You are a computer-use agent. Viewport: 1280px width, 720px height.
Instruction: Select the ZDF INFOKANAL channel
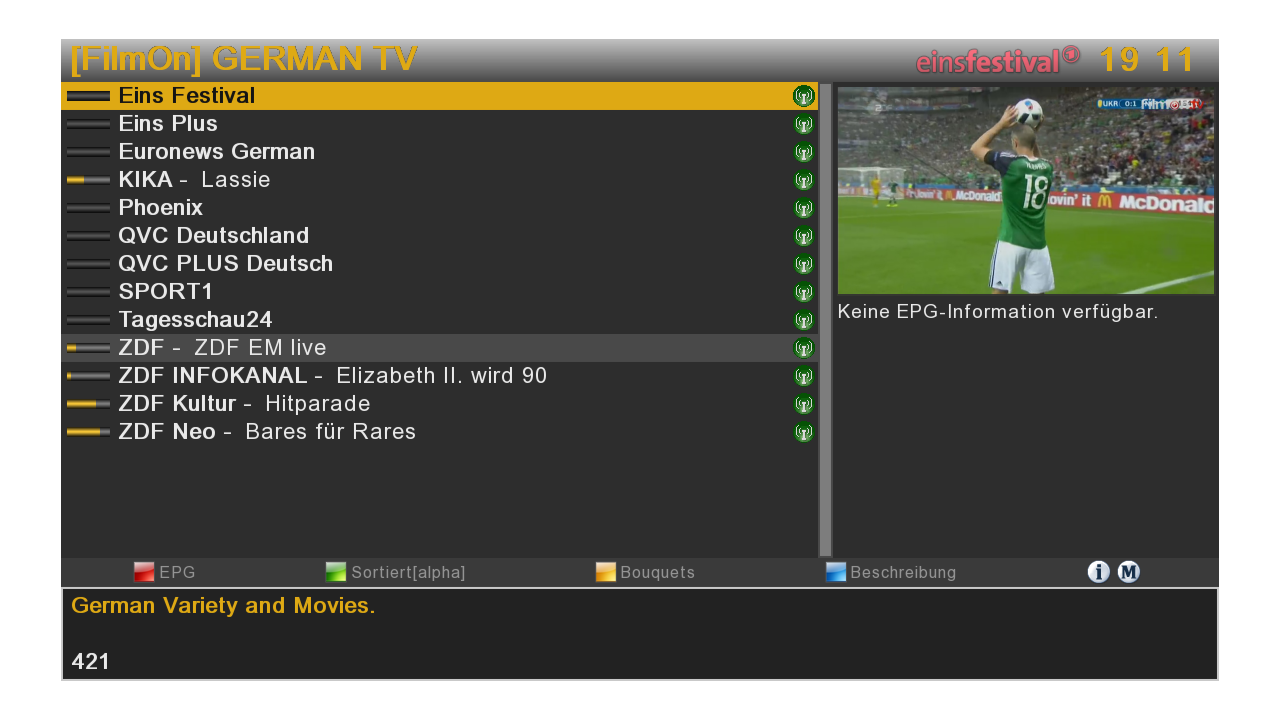tap(332, 376)
